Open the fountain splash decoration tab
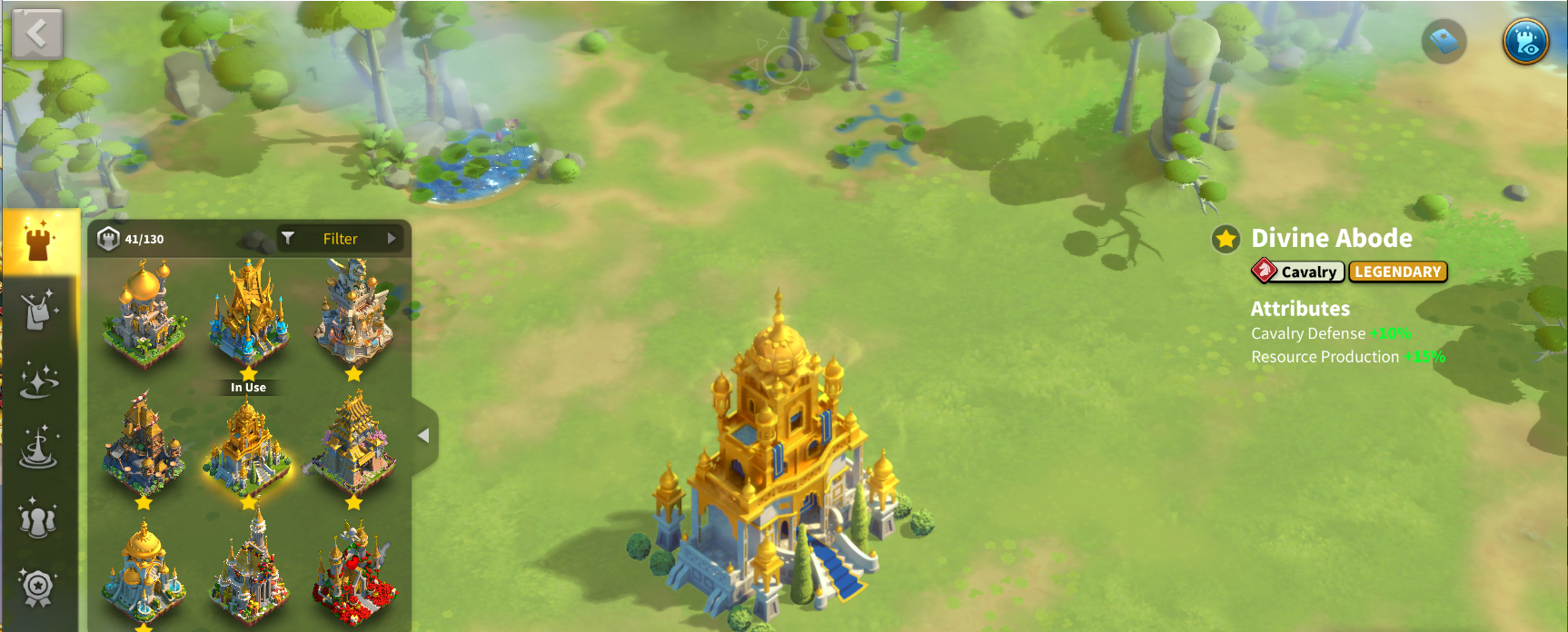The height and width of the screenshot is (632, 1568). (38, 449)
